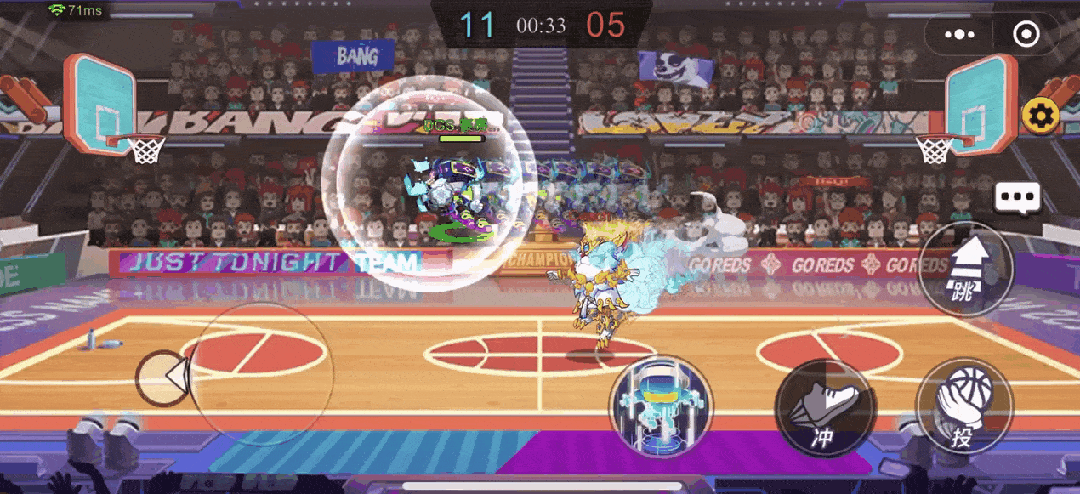Click the left arrow on the movement joystick
This screenshot has height=494, width=1080.
click(x=163, y=378)
